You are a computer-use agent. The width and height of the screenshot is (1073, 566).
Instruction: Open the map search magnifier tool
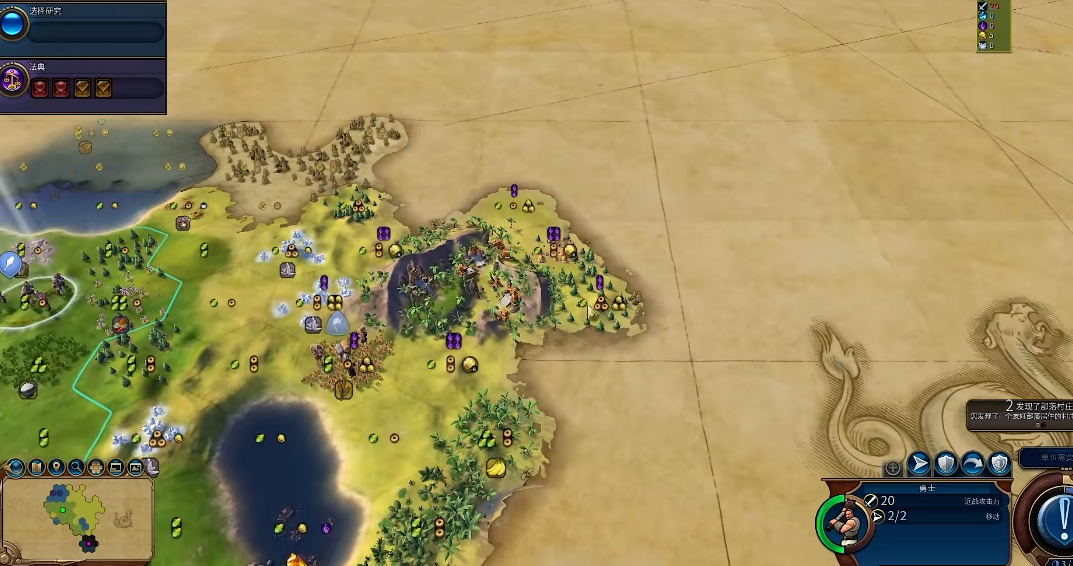point(76,466)
